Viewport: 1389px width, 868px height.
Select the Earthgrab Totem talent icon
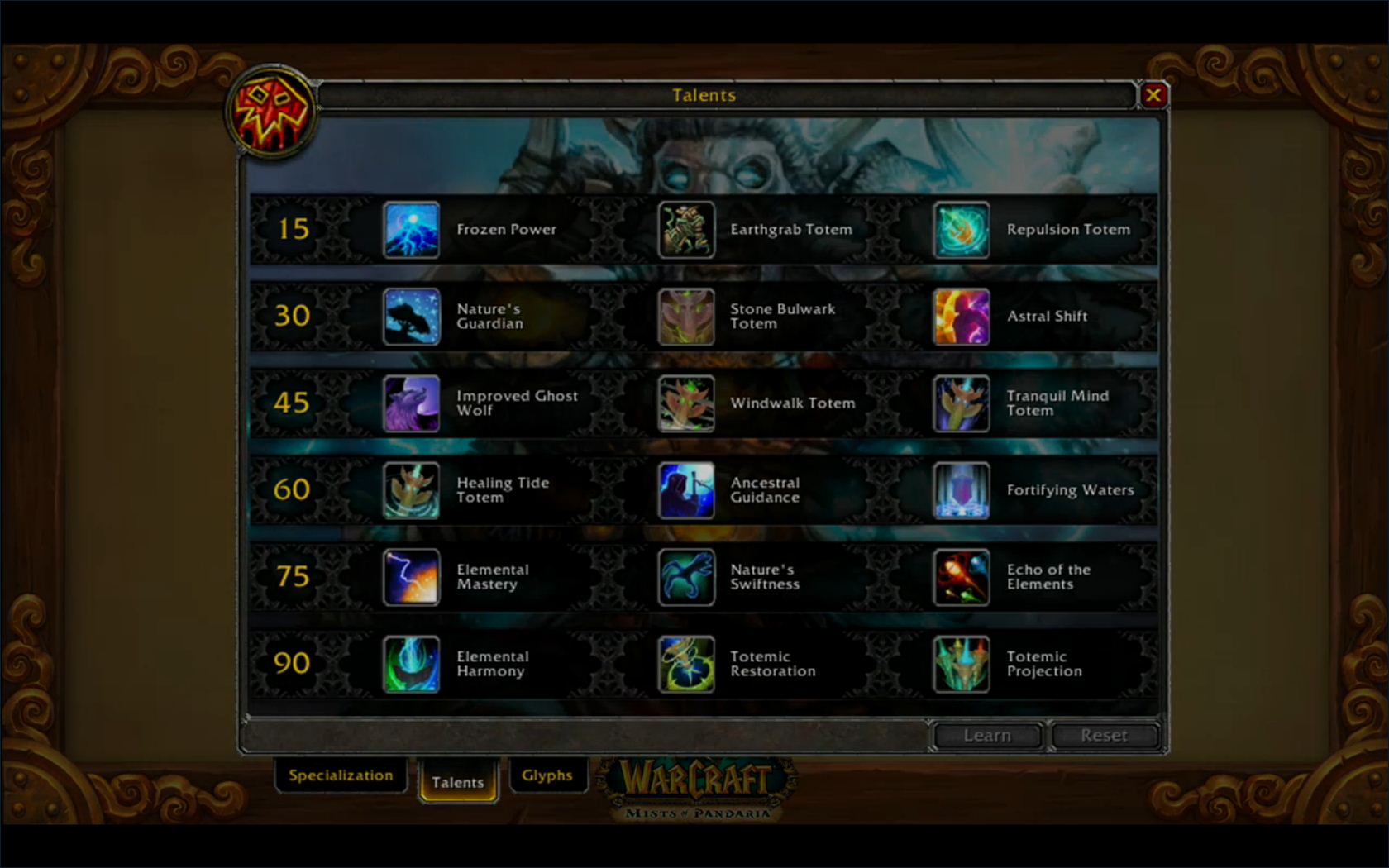click(686, 230)
